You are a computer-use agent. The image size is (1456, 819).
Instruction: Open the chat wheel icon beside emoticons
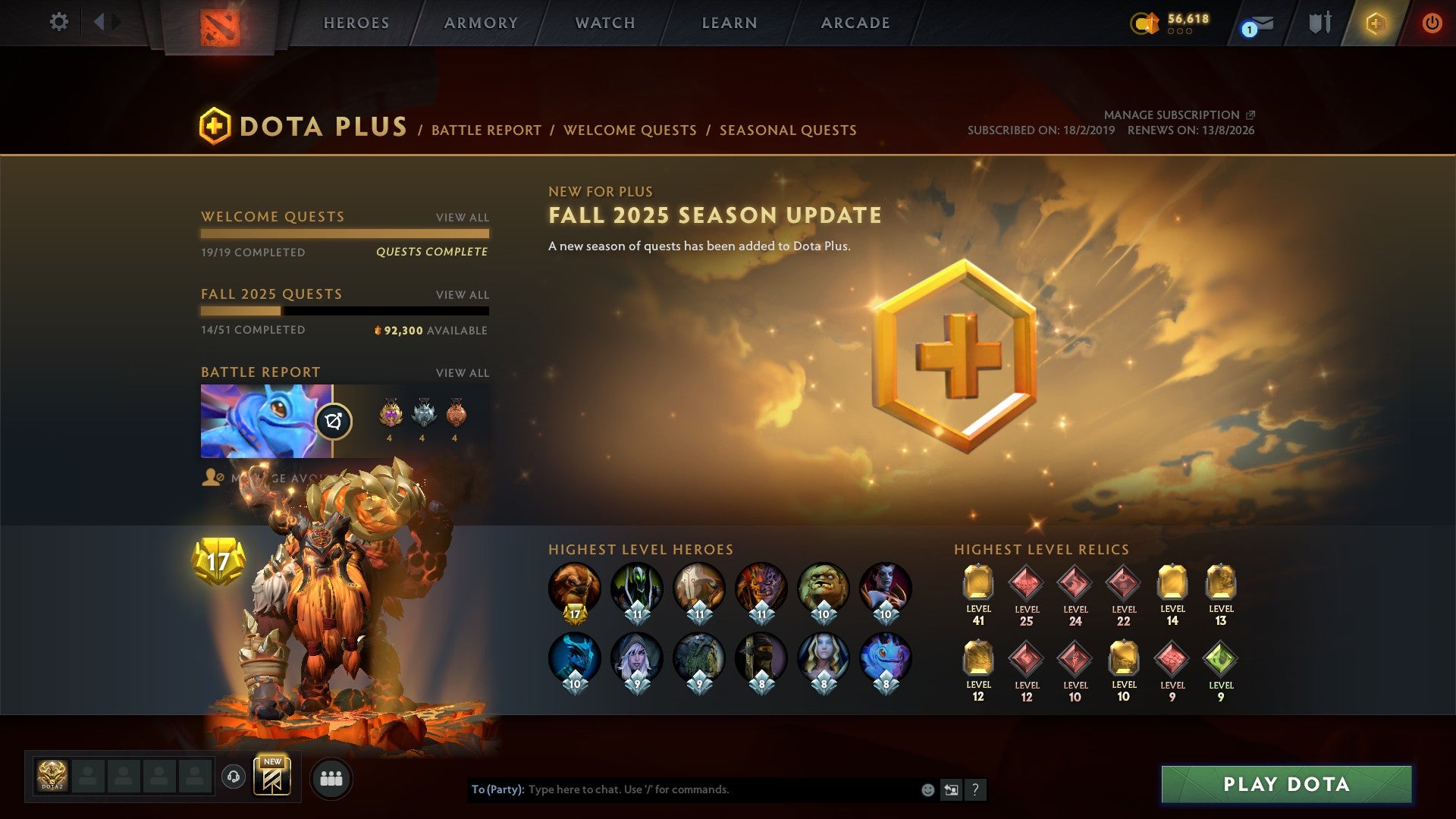coord(951,789)
